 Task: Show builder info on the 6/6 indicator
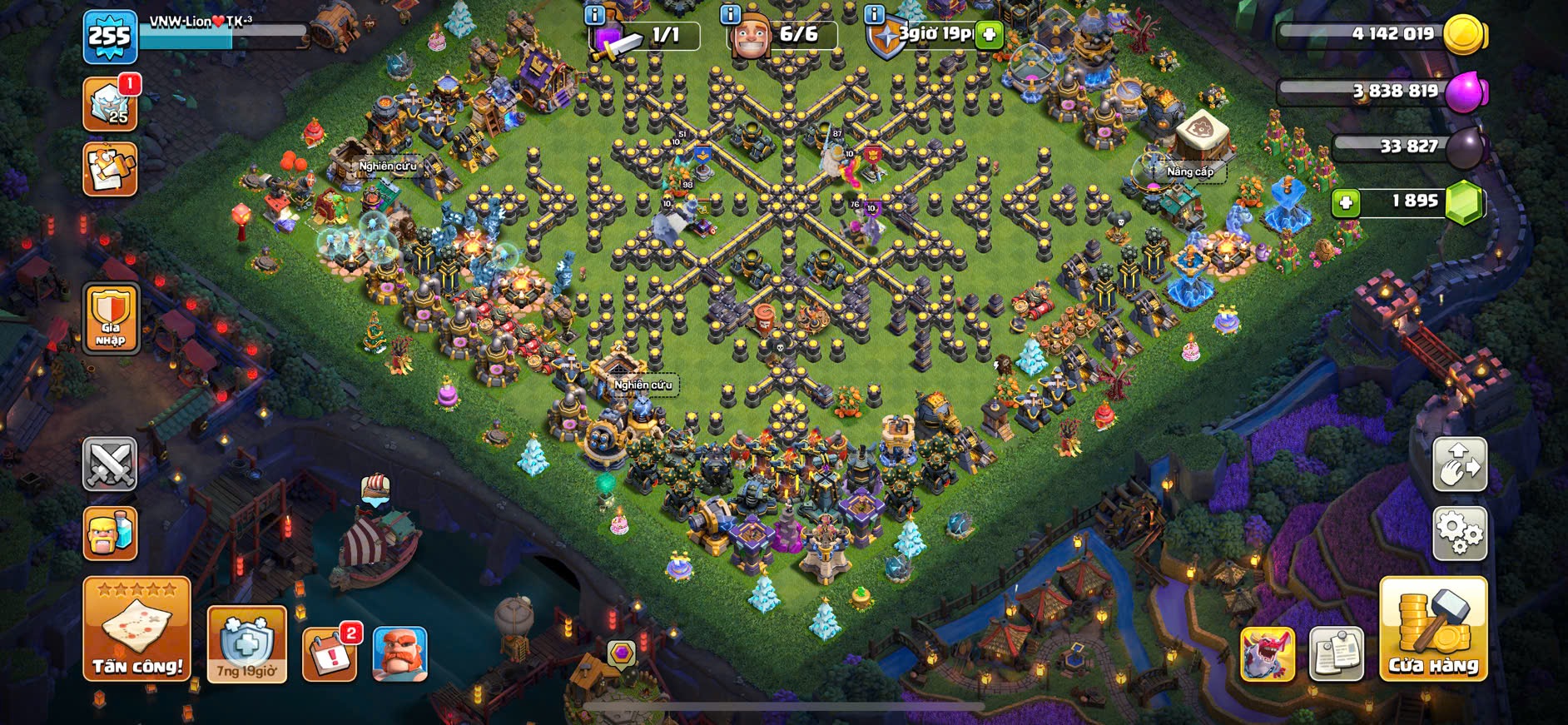pos(730,15)
